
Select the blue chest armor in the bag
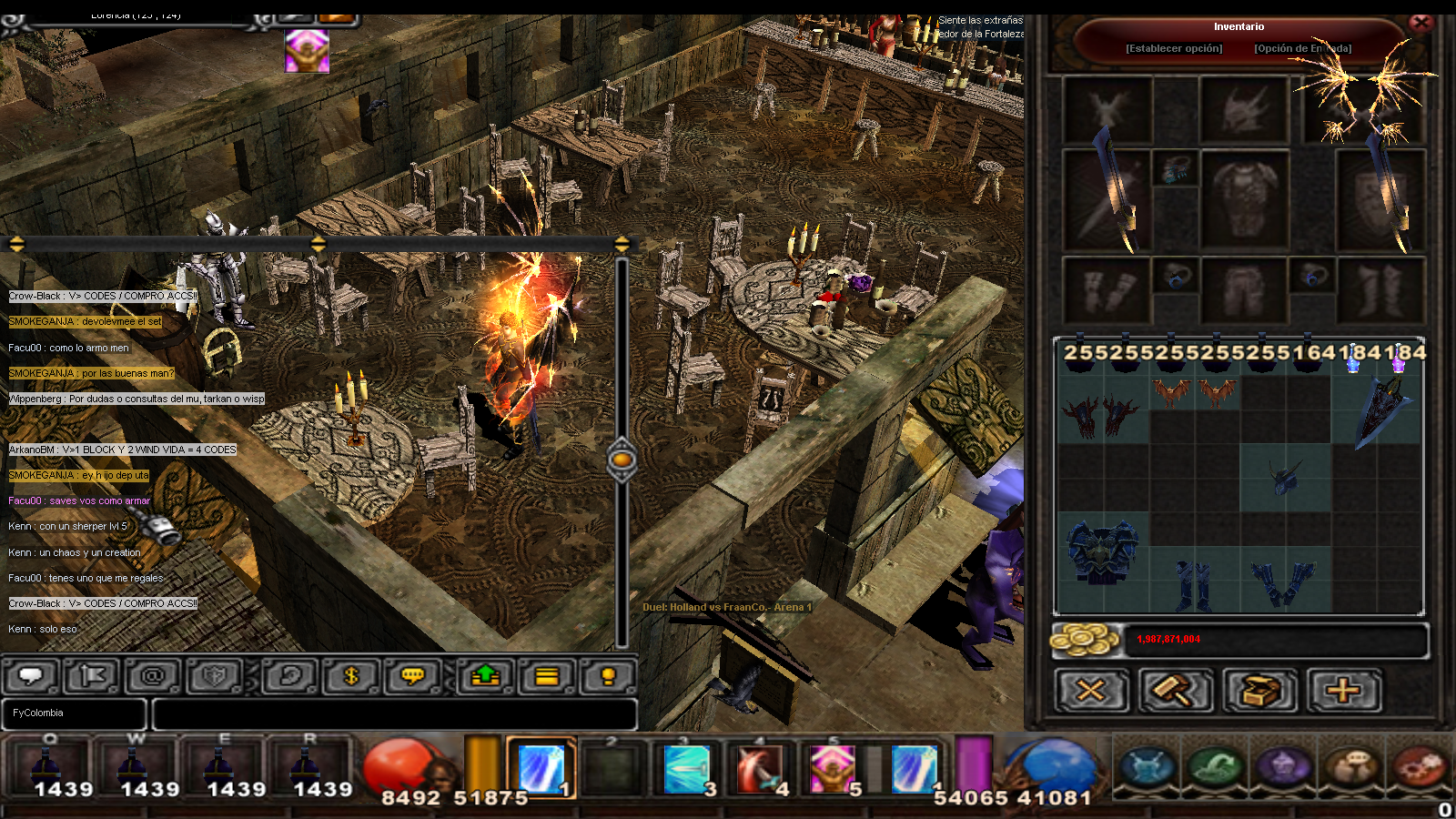click(1102, 551)
